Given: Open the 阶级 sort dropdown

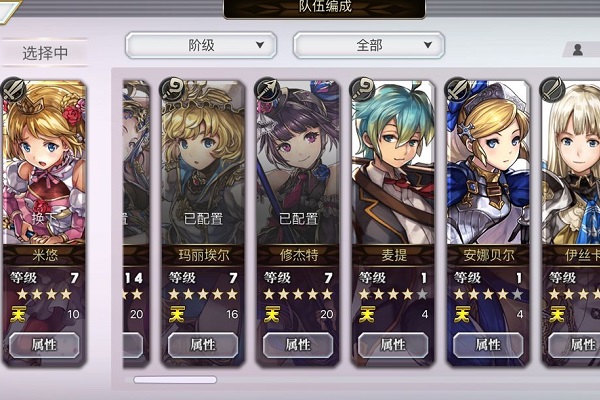Looking at the screenshot, I should coord(200,45).
